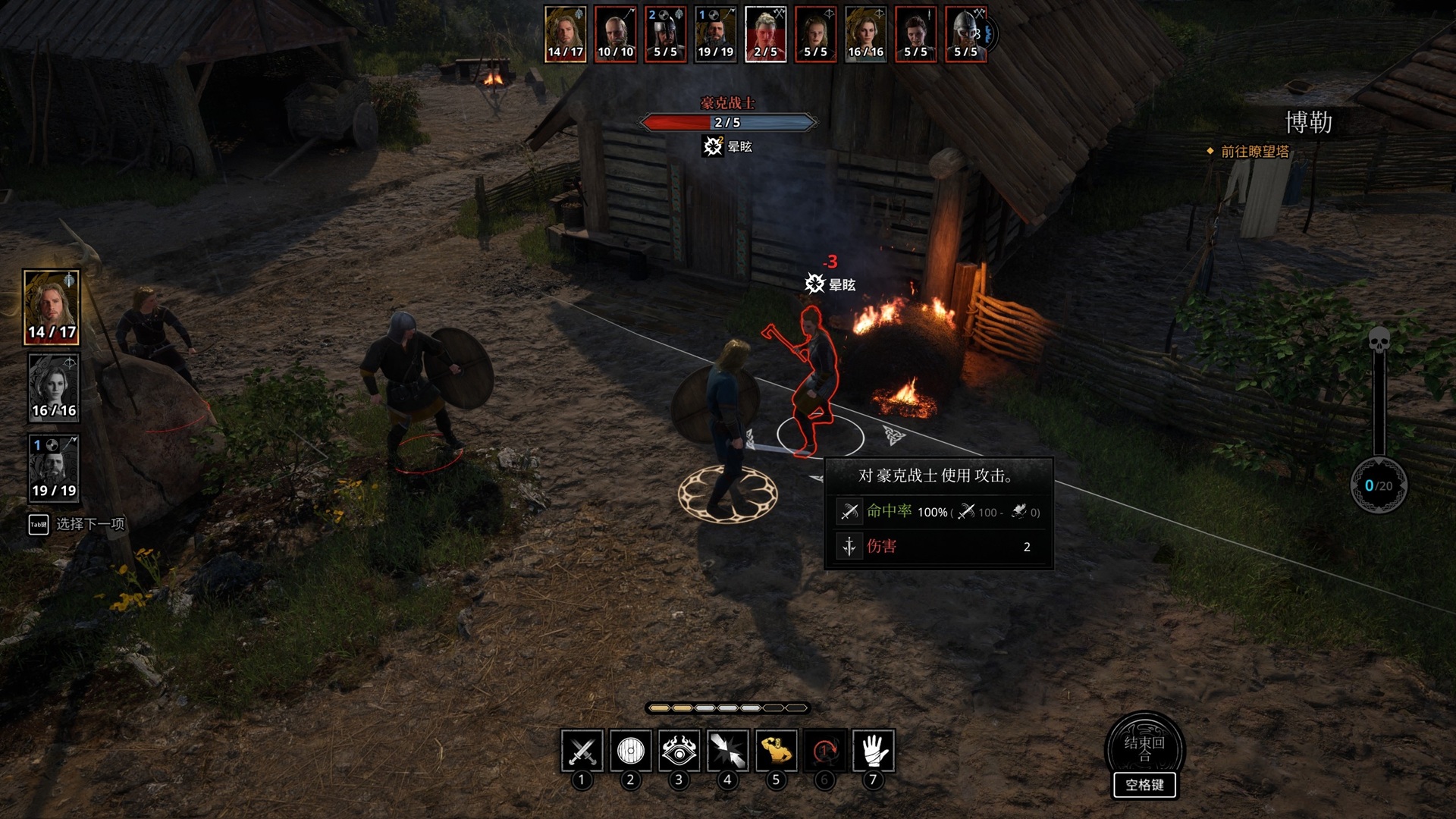Click the 0/20 skull kill counter
The height and width of the screenshot is (819, 1456).
click(1379, 485)
